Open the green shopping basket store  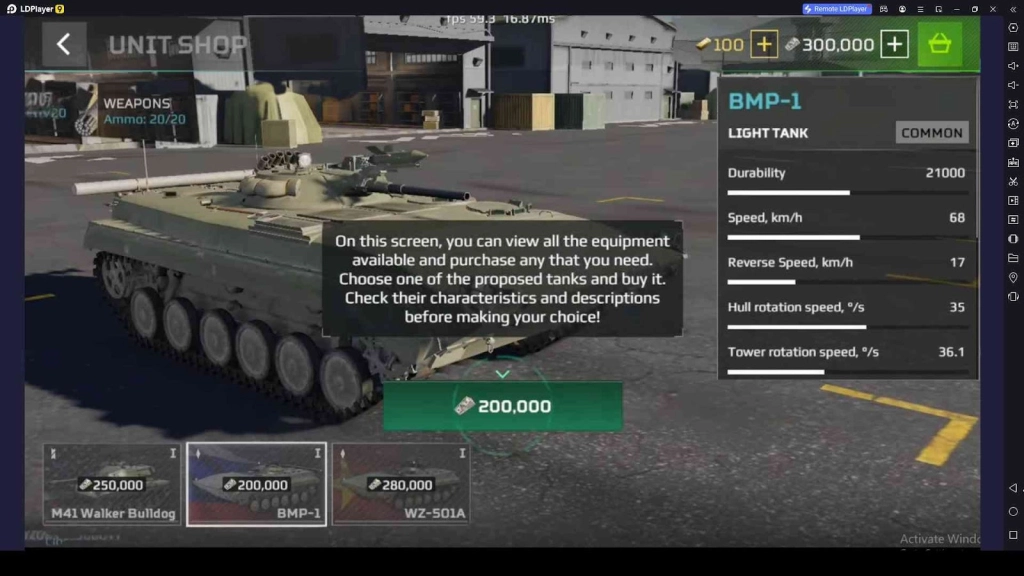pyautogui.click(x=940, y=44)
